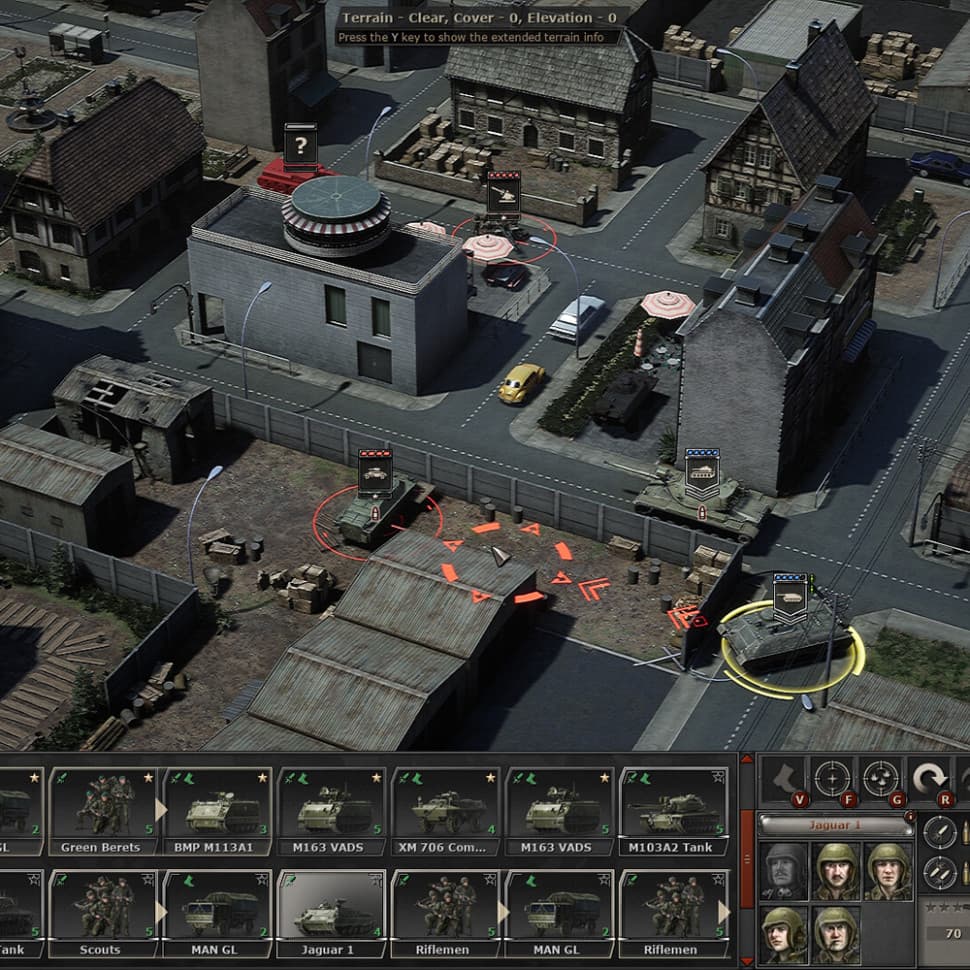970x970 pixels.
Task: Choose the multi-target crosshair fire order
Action: tap(881, 778)
